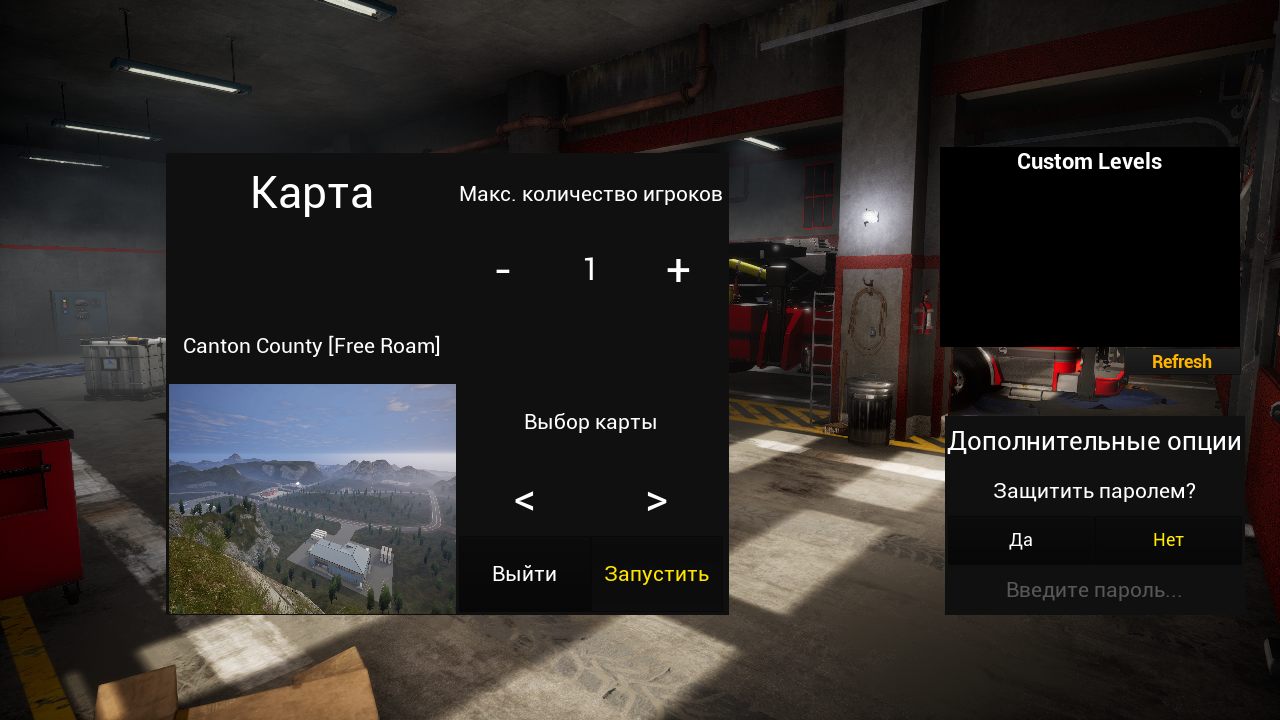1280x720 pixels.
Task: Switch to next map with right arrow
Action: coord(656,501)
